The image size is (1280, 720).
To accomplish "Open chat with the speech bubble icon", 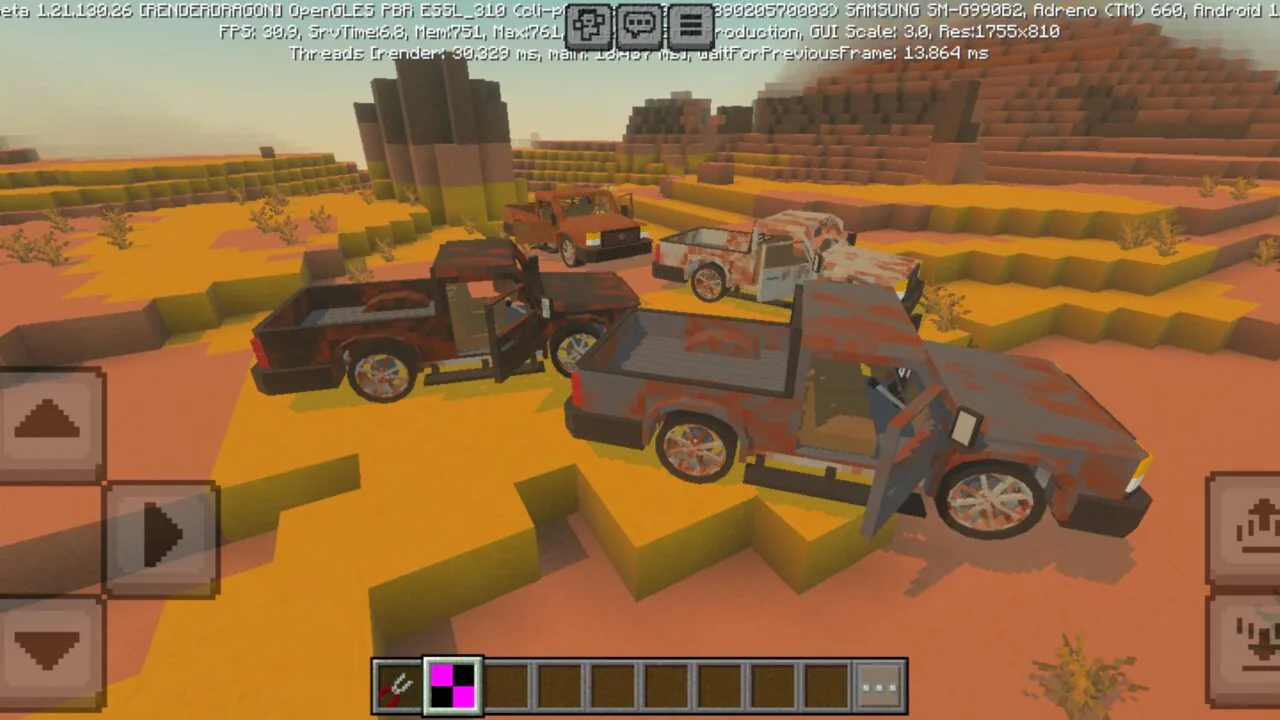I will coord(639,27).
